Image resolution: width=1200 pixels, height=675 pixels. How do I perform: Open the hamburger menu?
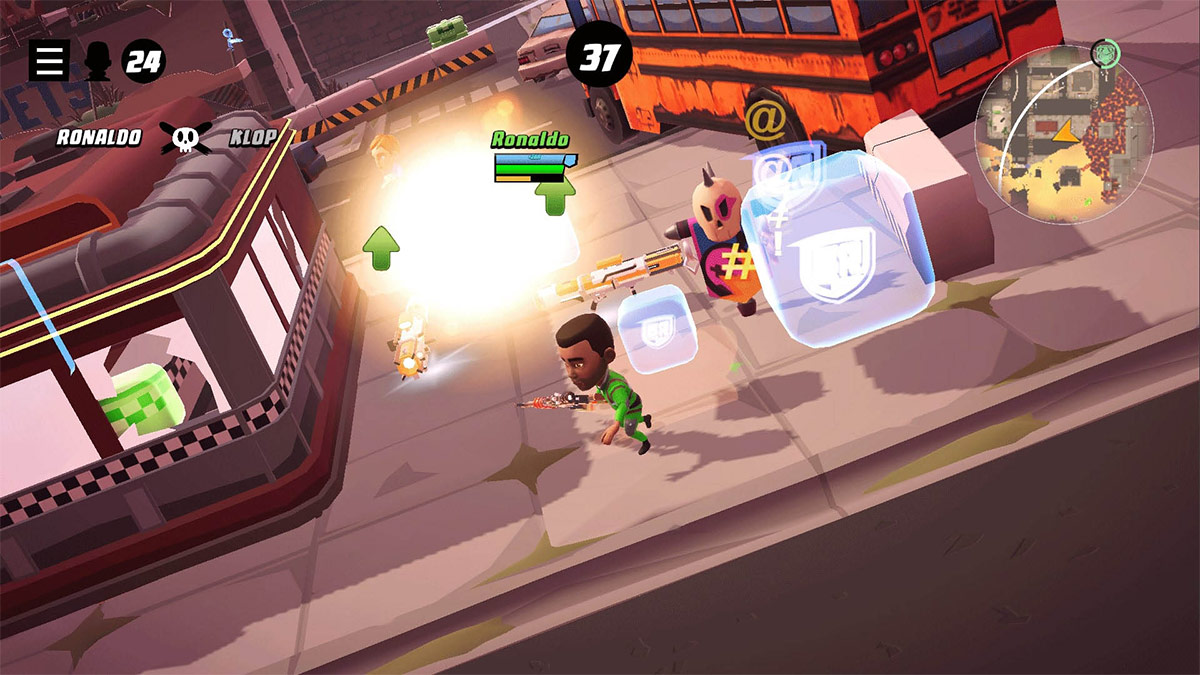coord(48,61)
